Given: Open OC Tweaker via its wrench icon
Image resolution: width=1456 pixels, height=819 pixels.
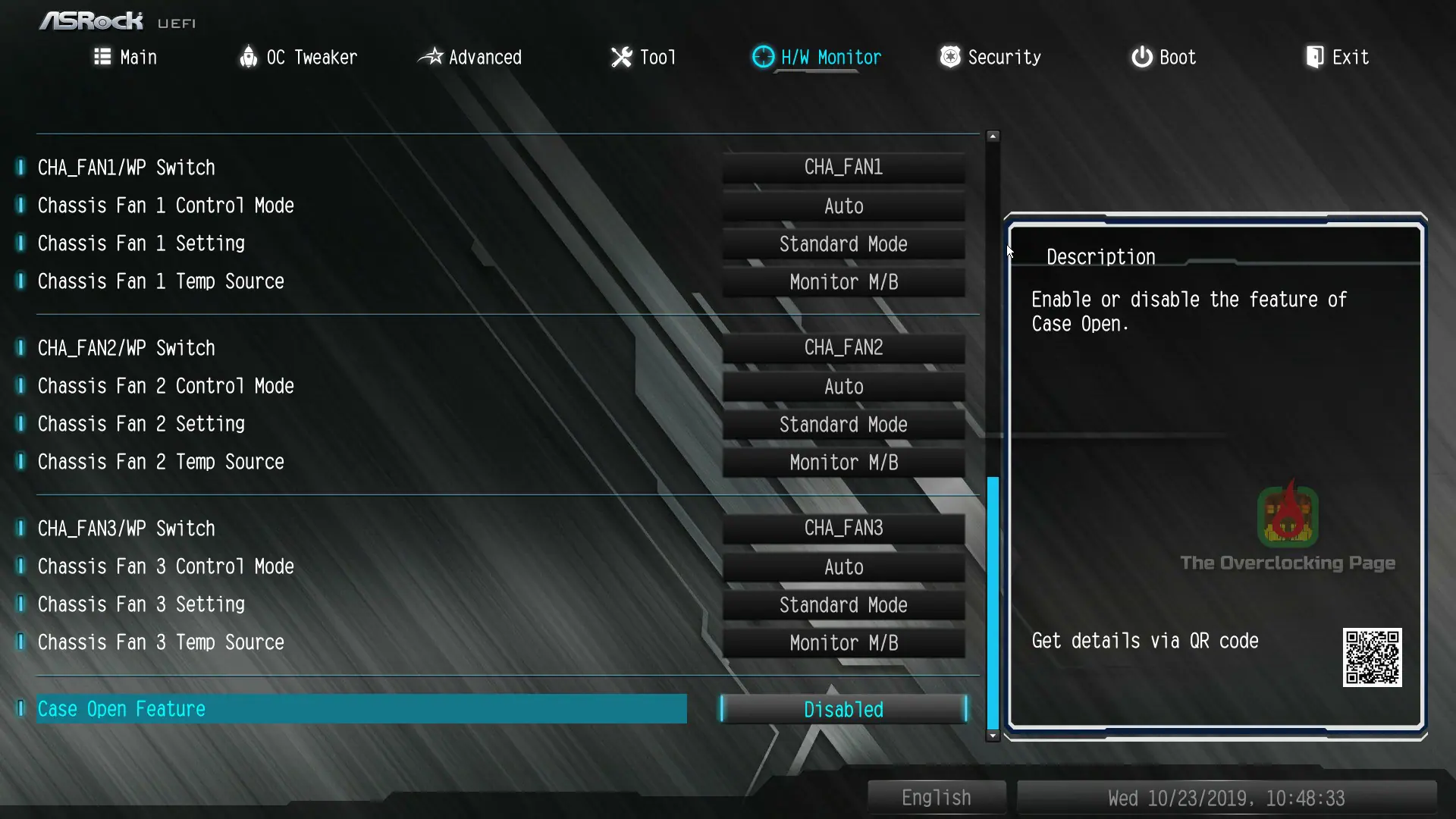Looking at the screenshot, I should click(x=249, y=57).
